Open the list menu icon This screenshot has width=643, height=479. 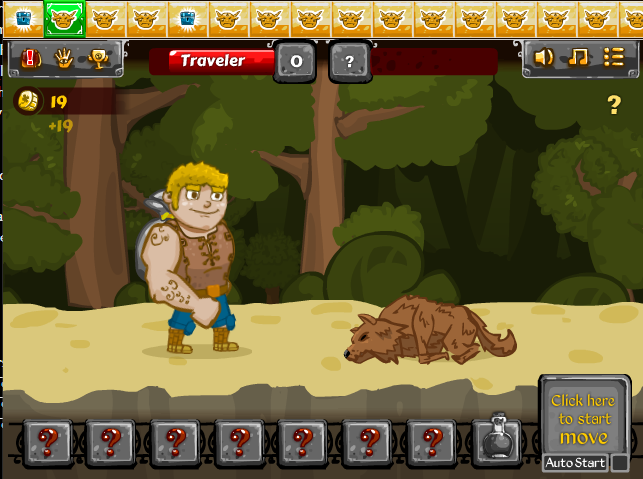coord(612,58)
